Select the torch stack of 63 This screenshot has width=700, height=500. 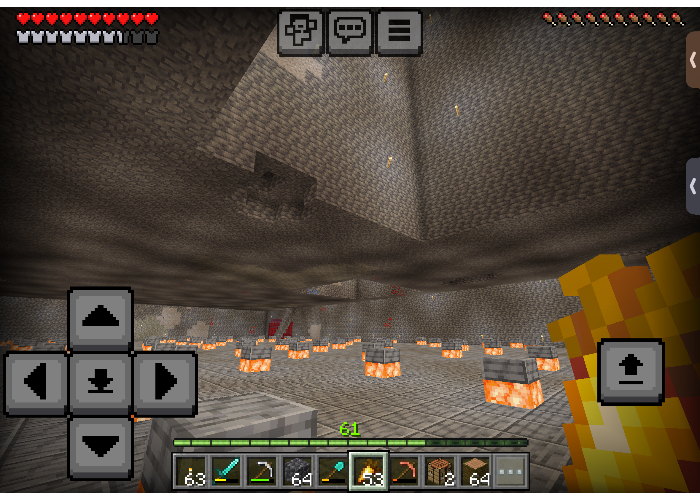coord(192,471)
